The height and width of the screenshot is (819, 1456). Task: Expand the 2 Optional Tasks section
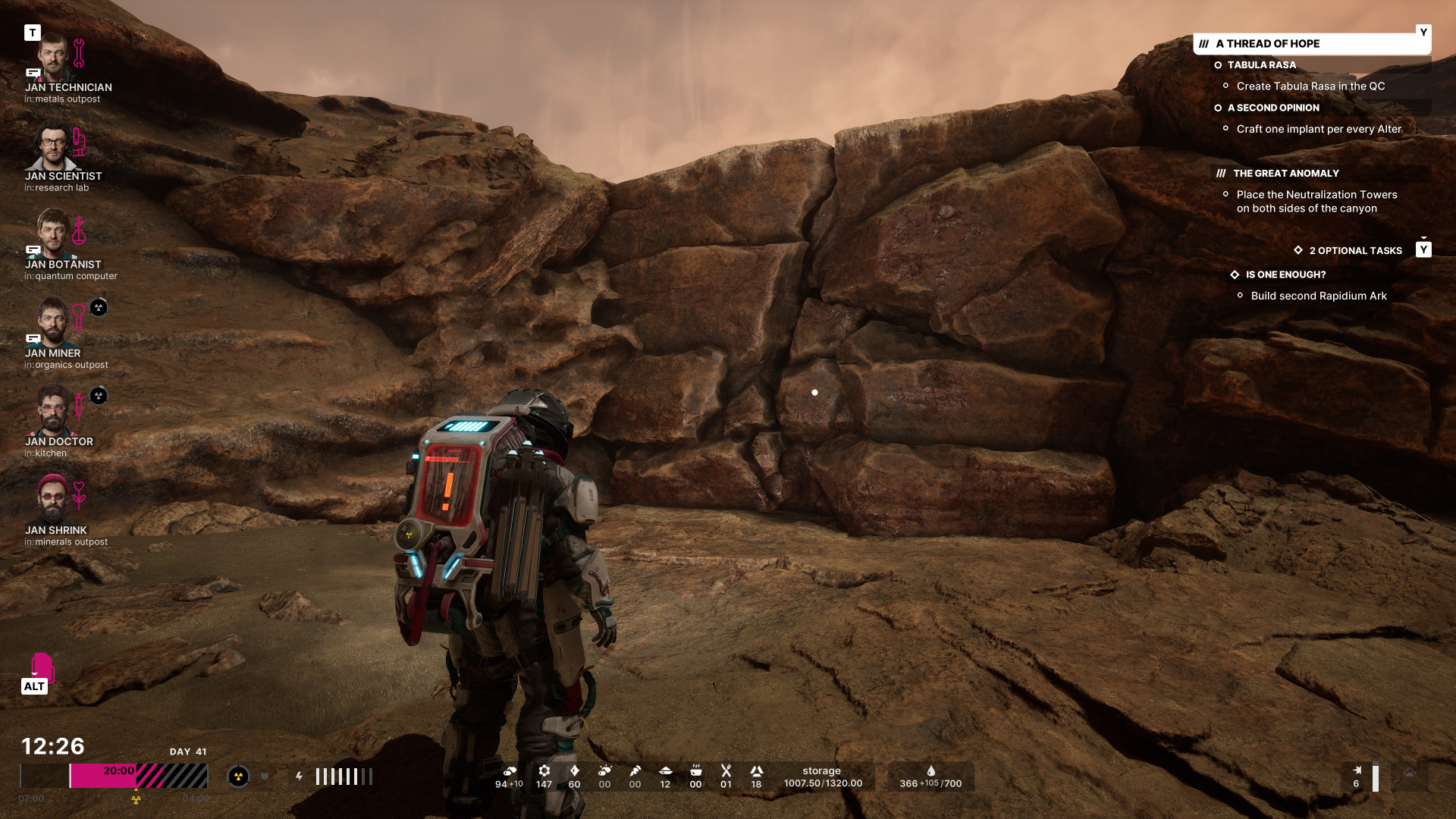click(1355, 251)
